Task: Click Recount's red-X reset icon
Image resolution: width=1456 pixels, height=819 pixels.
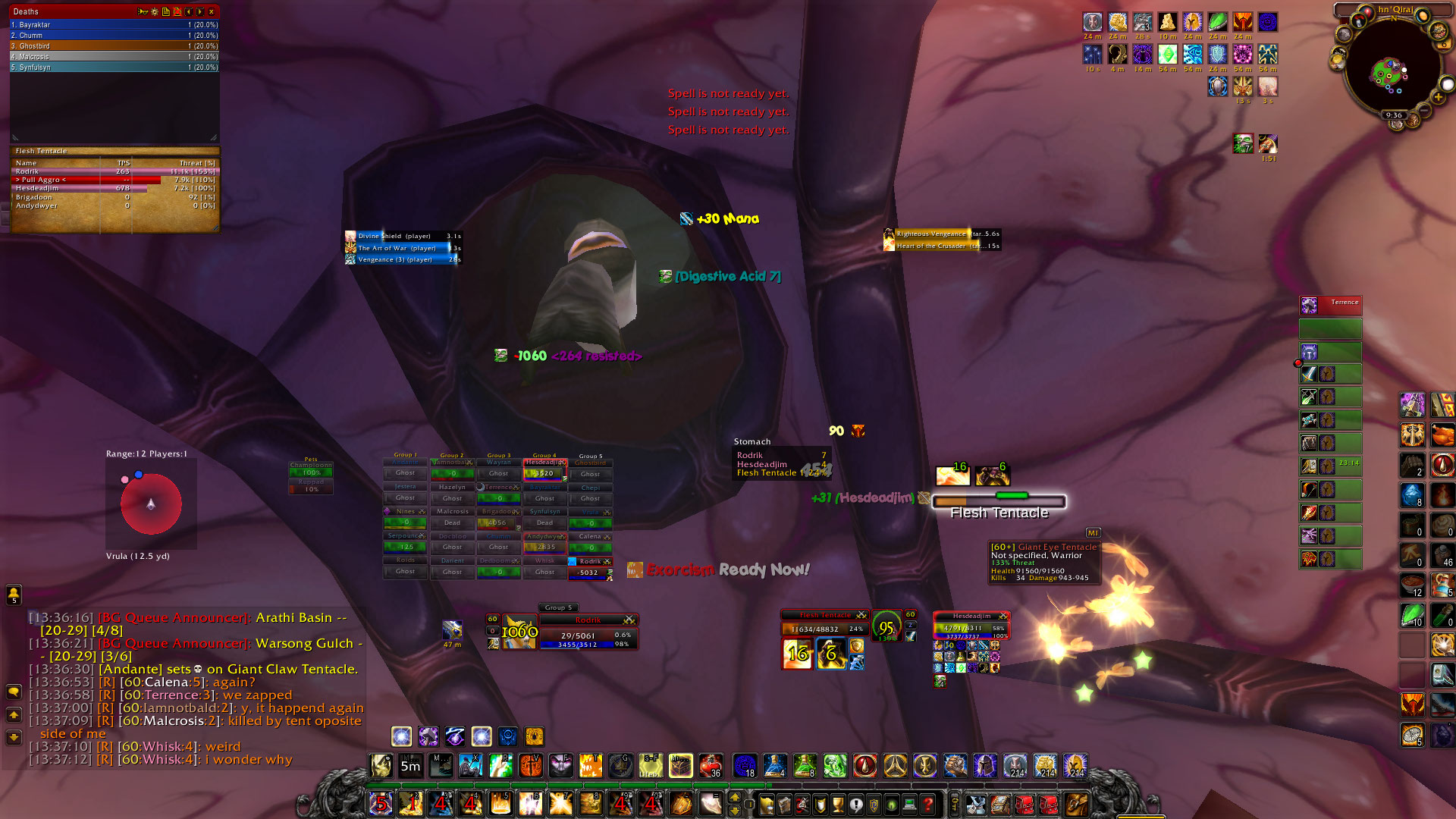Action: coord(177,12)
